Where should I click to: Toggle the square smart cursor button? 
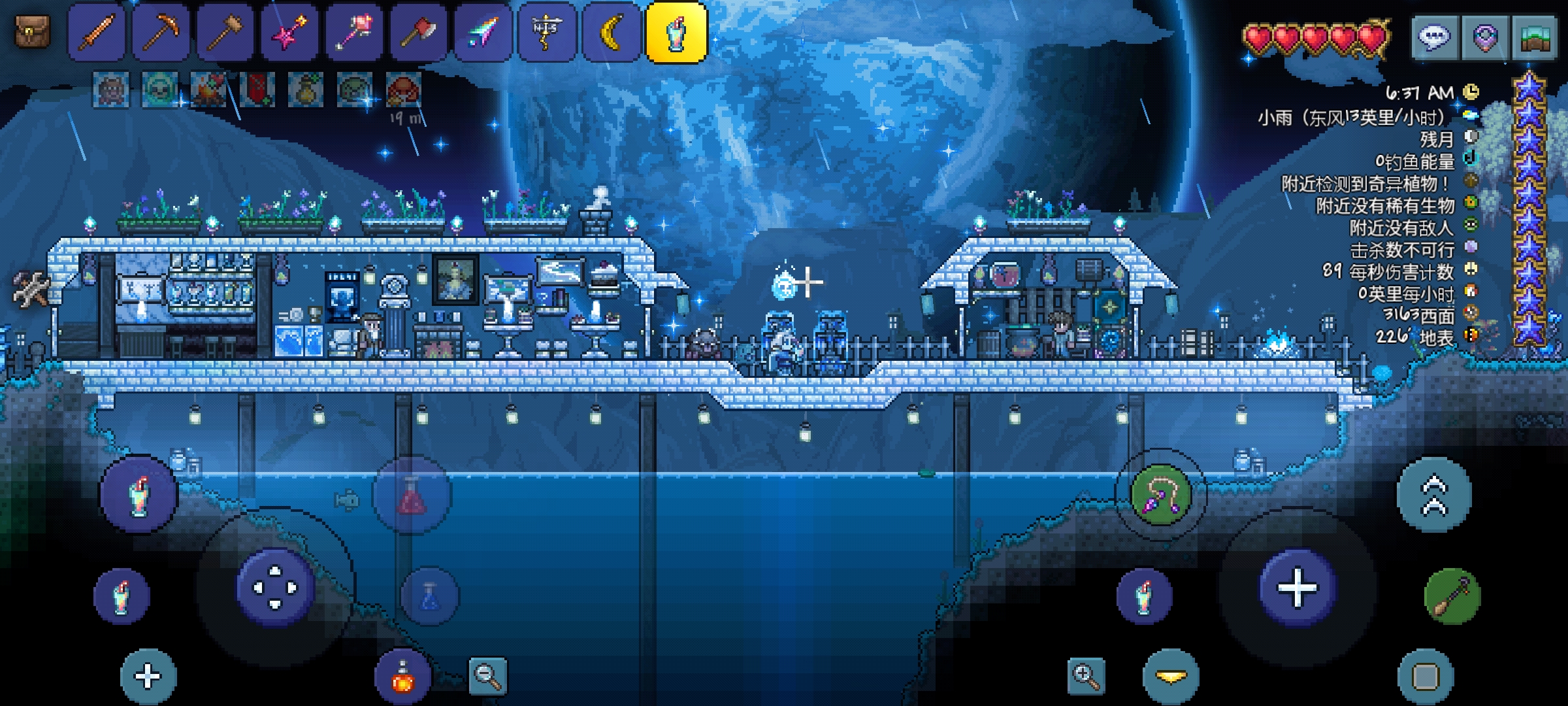tap(1426, 677)
